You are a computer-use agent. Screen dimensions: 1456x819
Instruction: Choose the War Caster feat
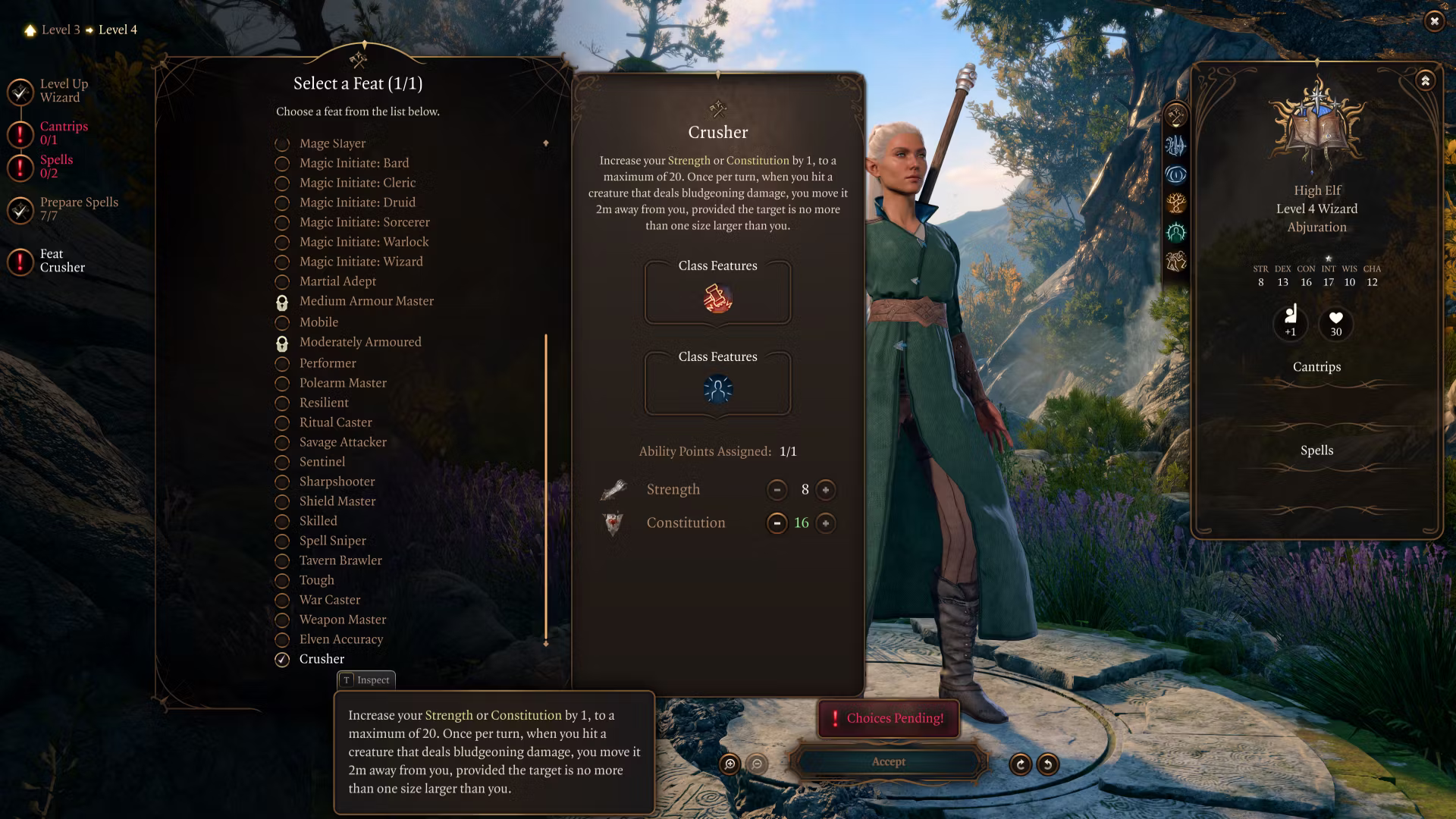pos(329,600)
